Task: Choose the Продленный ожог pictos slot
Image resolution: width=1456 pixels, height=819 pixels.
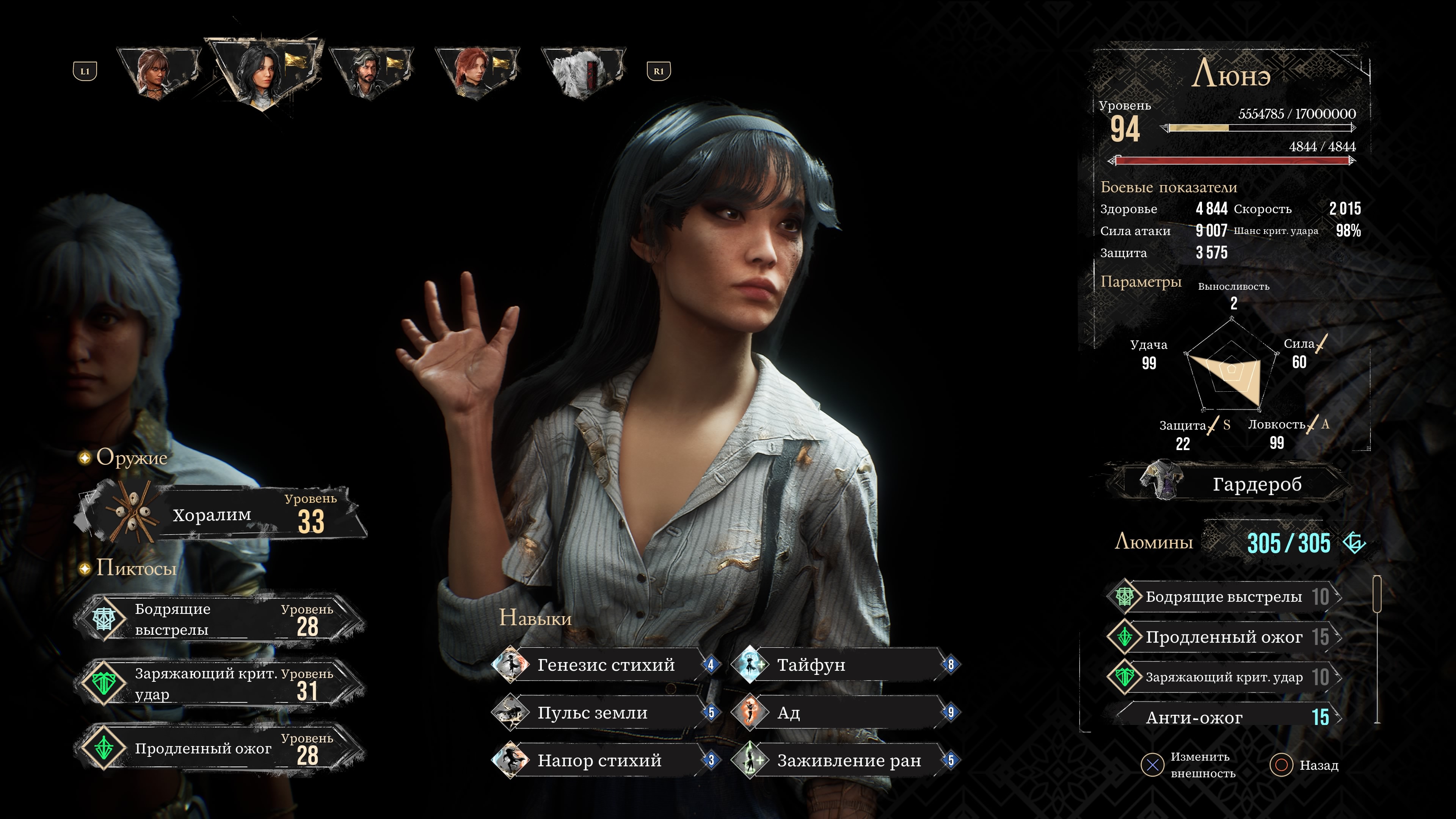Action: pyautogui.click(x=219, y=748)
